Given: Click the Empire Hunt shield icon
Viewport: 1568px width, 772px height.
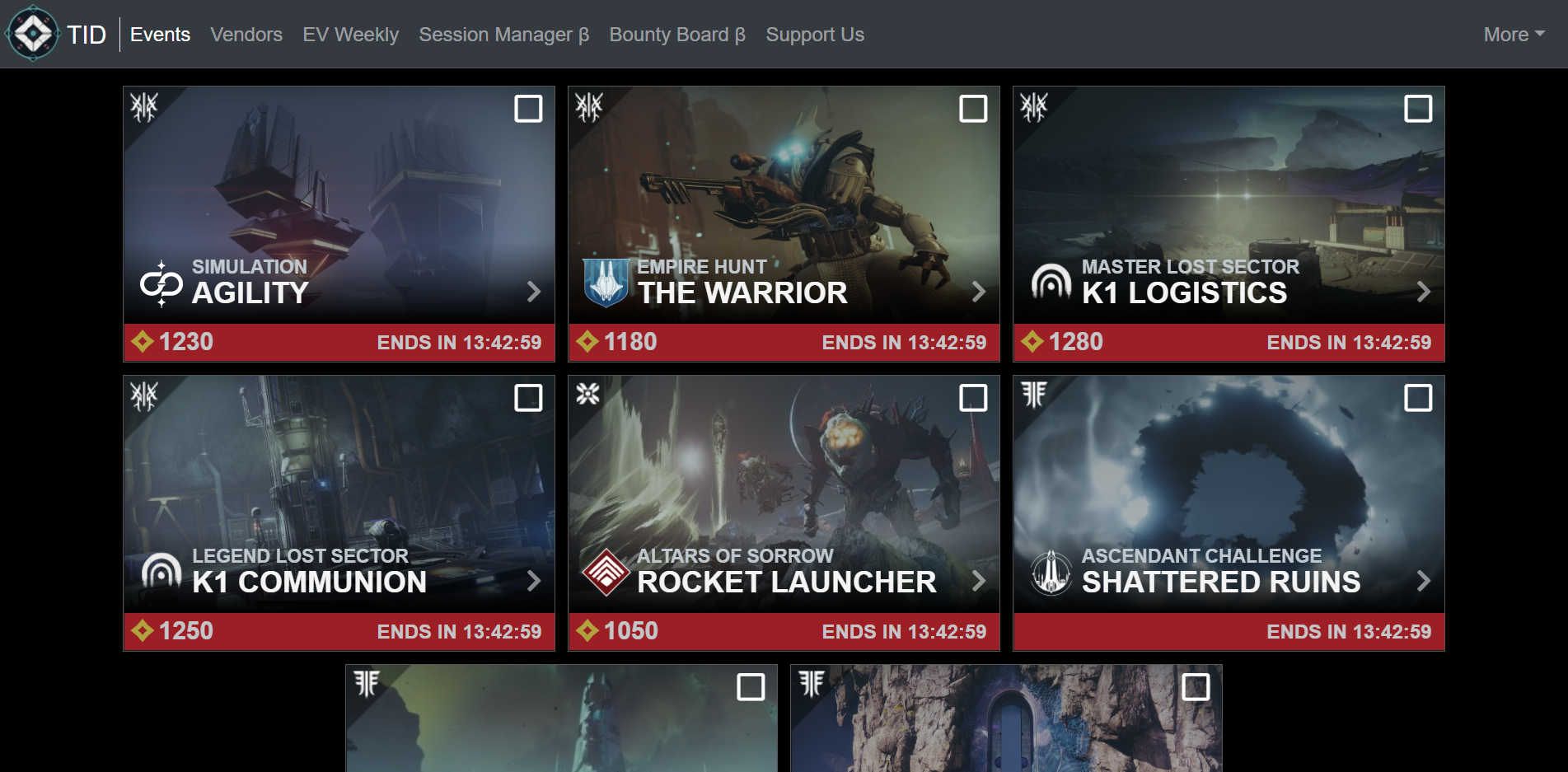Looking at the screenshot, I should coord(607,283).
